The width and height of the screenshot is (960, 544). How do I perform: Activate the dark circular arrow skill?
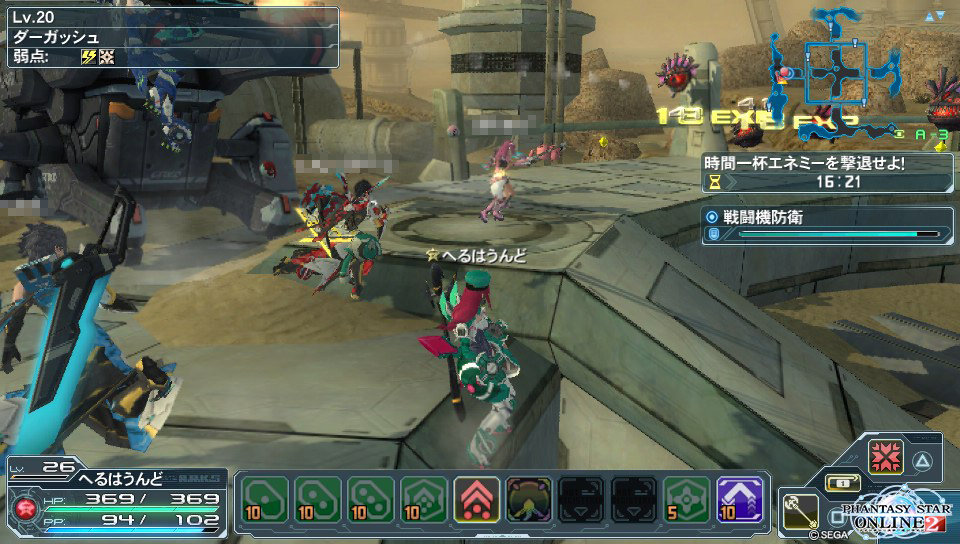[529, 500]
